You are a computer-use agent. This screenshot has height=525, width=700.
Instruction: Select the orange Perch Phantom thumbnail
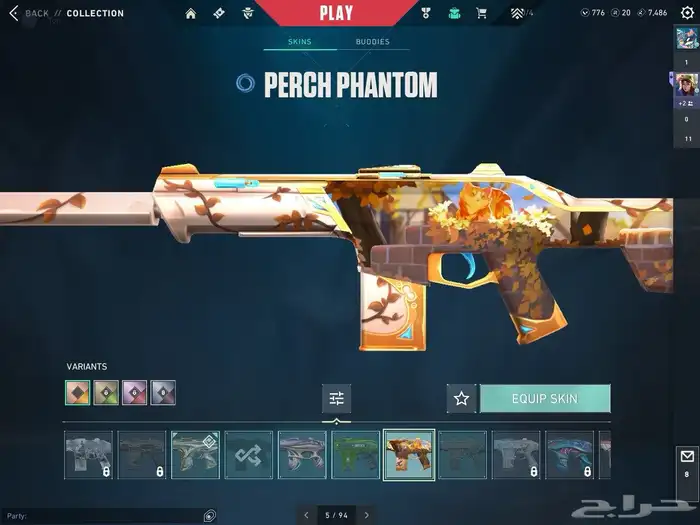coord(409,455)
